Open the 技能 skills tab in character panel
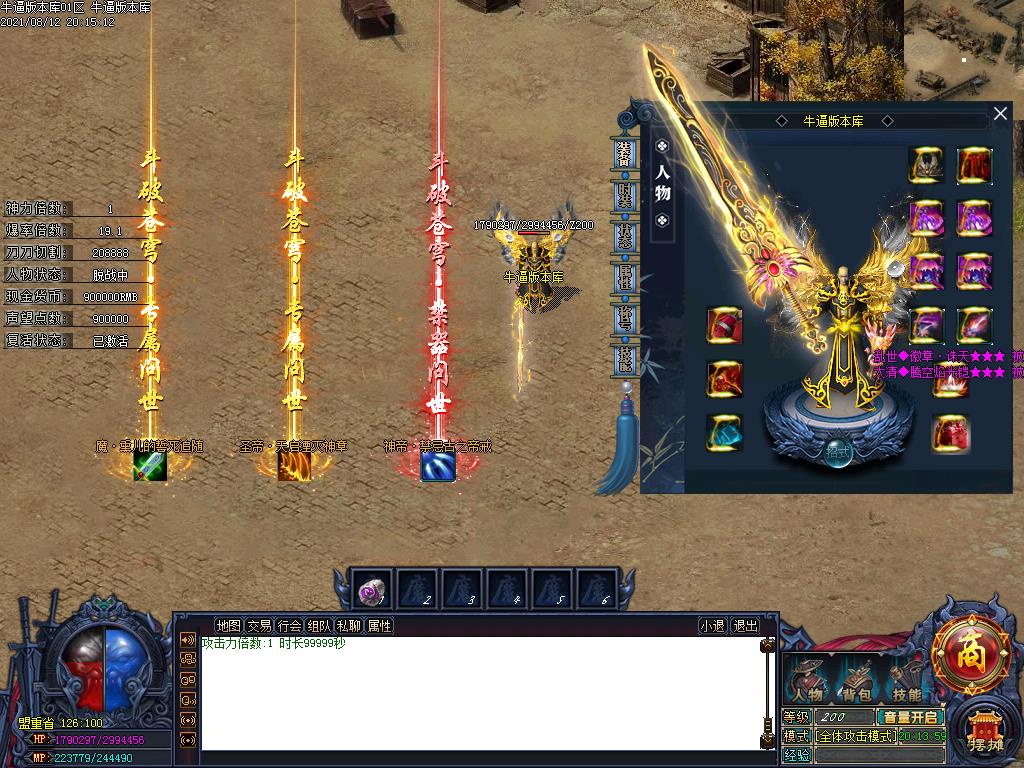The height and width of the screenshot is (768, 1024). [624, 357]
